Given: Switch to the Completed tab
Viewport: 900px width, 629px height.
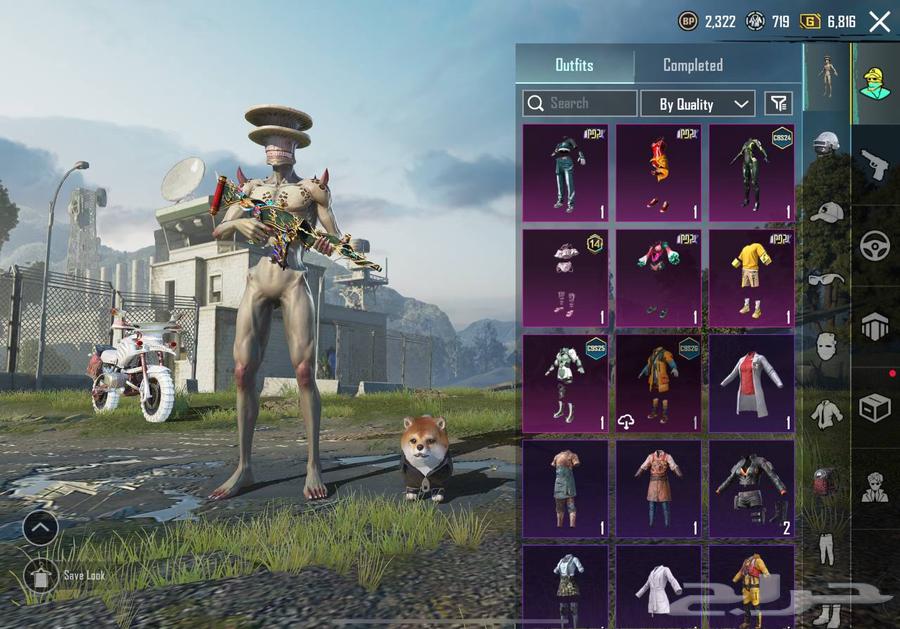Looking at the screenshot, I should (692, 65).
